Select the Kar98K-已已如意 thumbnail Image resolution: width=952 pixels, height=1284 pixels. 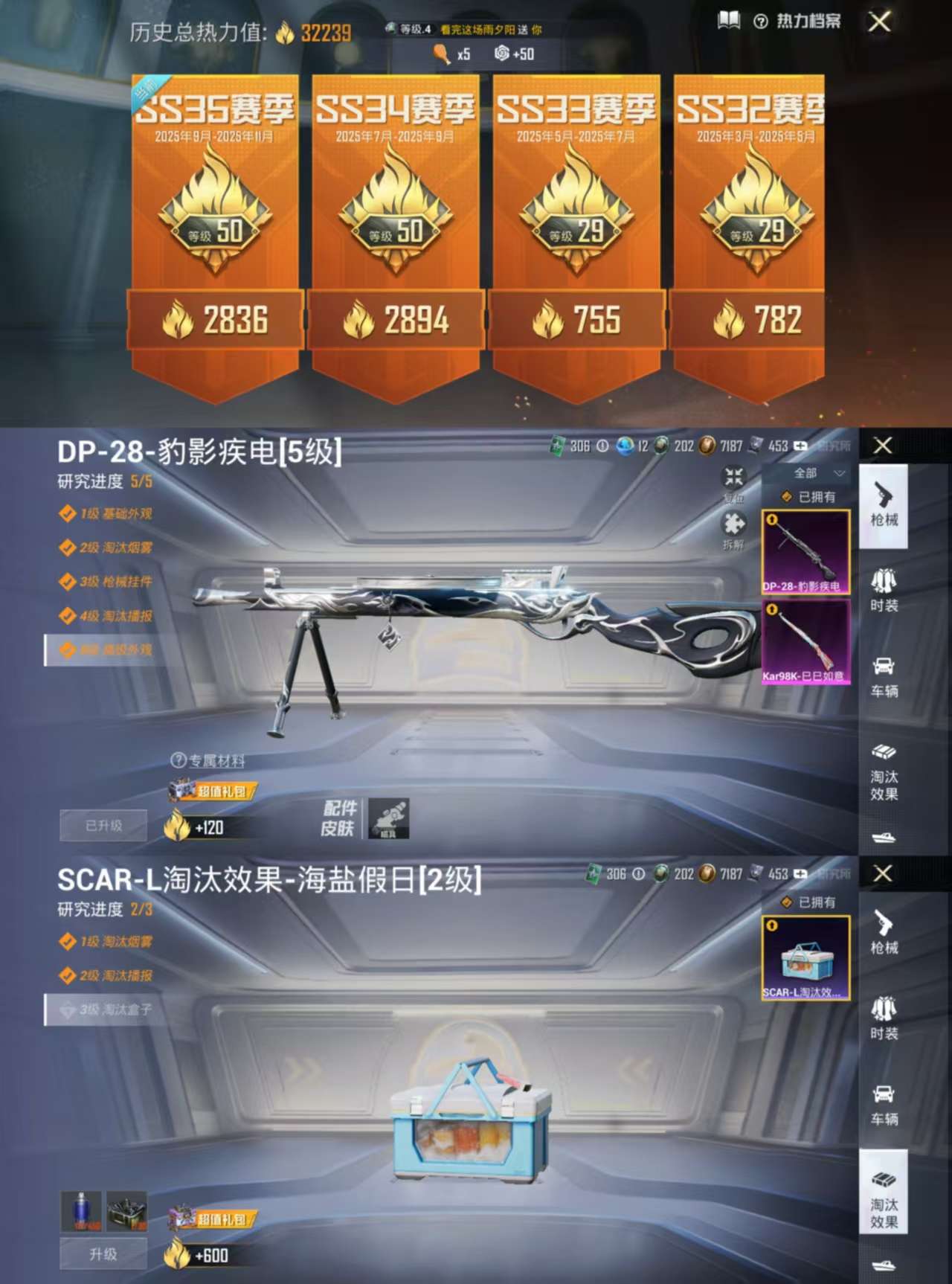[805, 645]
